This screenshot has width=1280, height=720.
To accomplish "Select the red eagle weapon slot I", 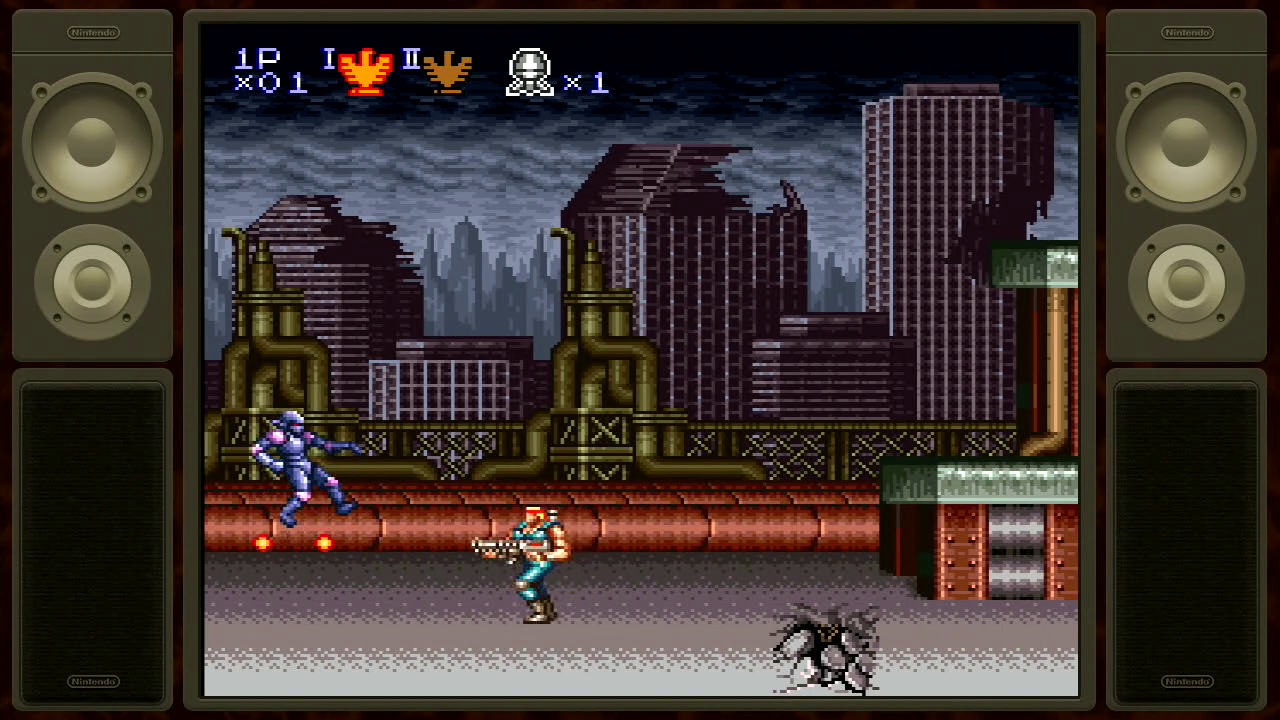I will click(365, 71).
